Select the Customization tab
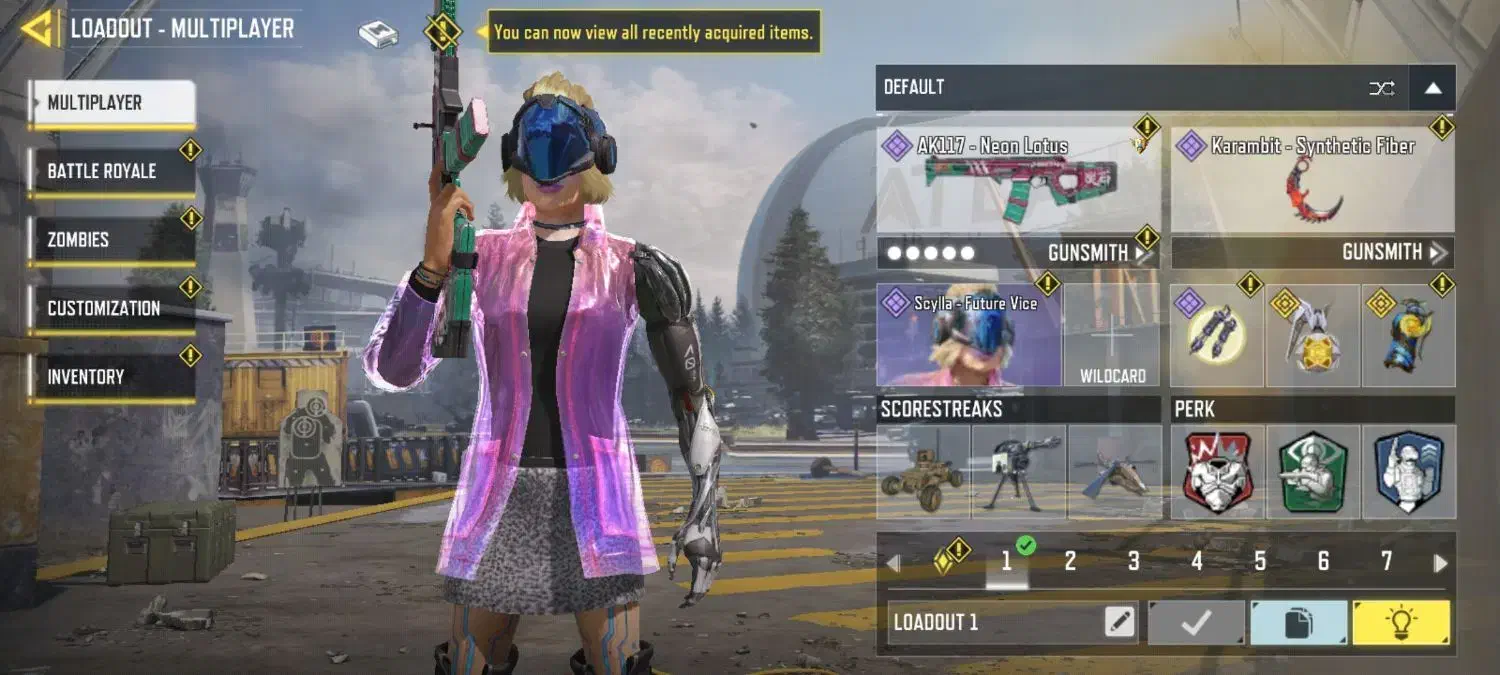Image resolution: width=1500 pixels, height=675 pixels. 111,308
